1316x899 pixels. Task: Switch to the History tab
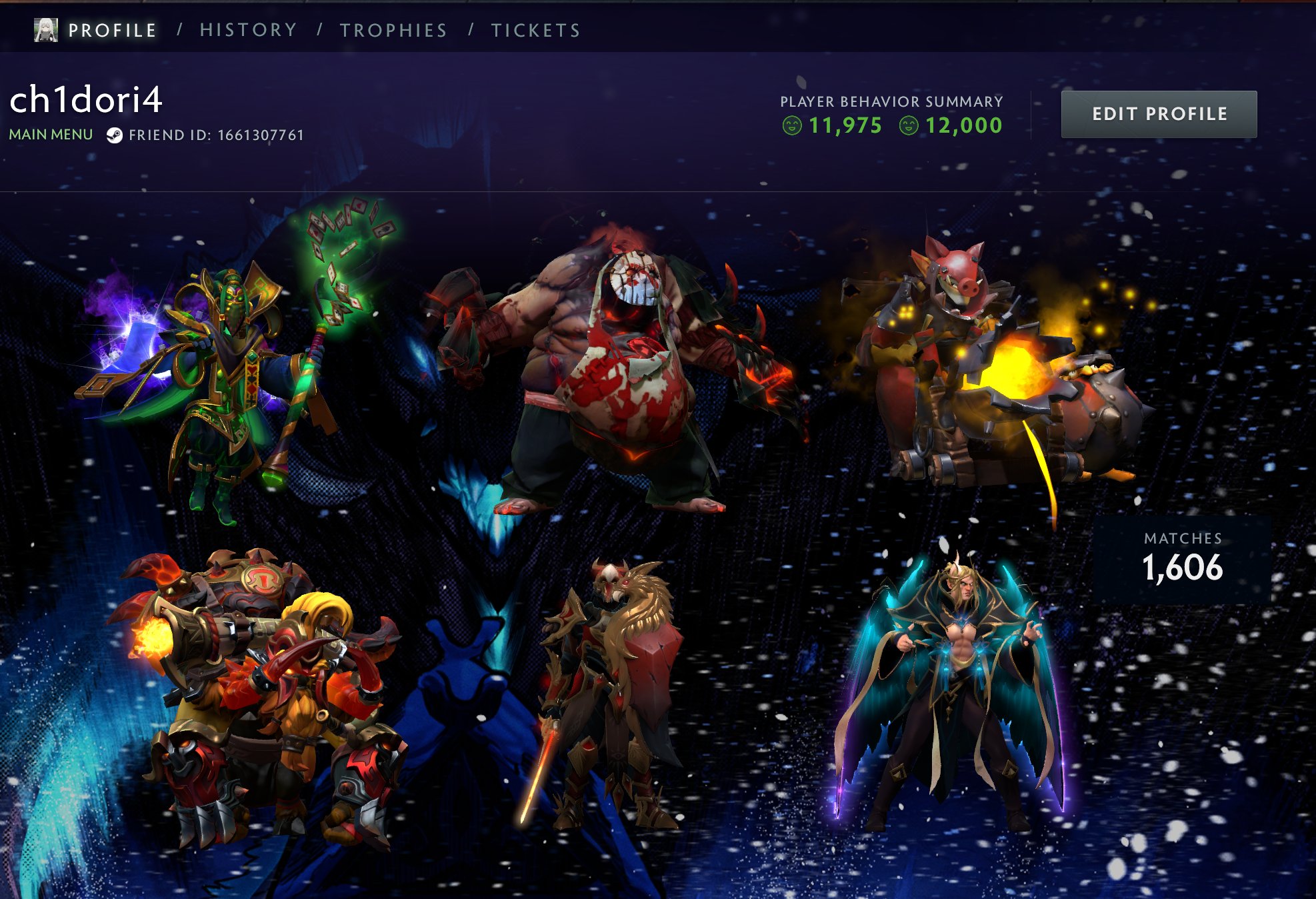[248, 31]
